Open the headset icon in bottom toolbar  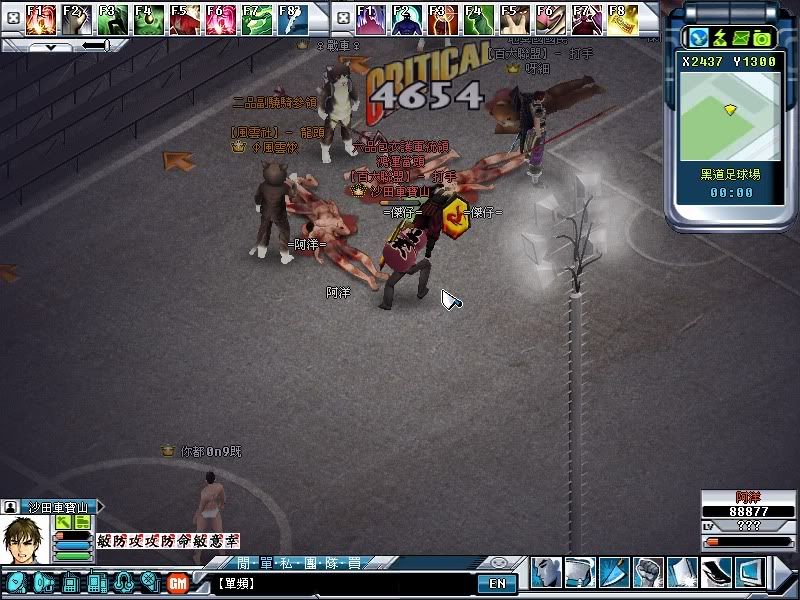pyautogui.click(x=124, y=582)
